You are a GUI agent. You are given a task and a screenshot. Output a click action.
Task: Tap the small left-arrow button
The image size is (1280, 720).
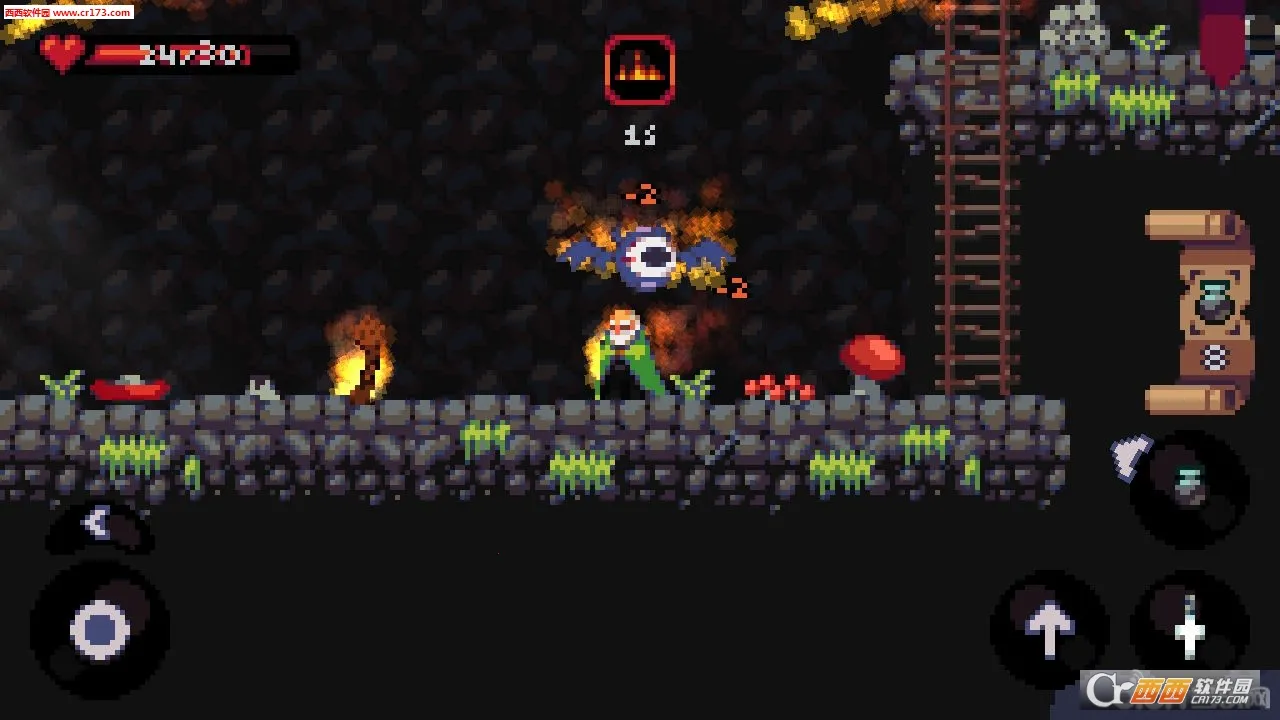coord(97,523)
